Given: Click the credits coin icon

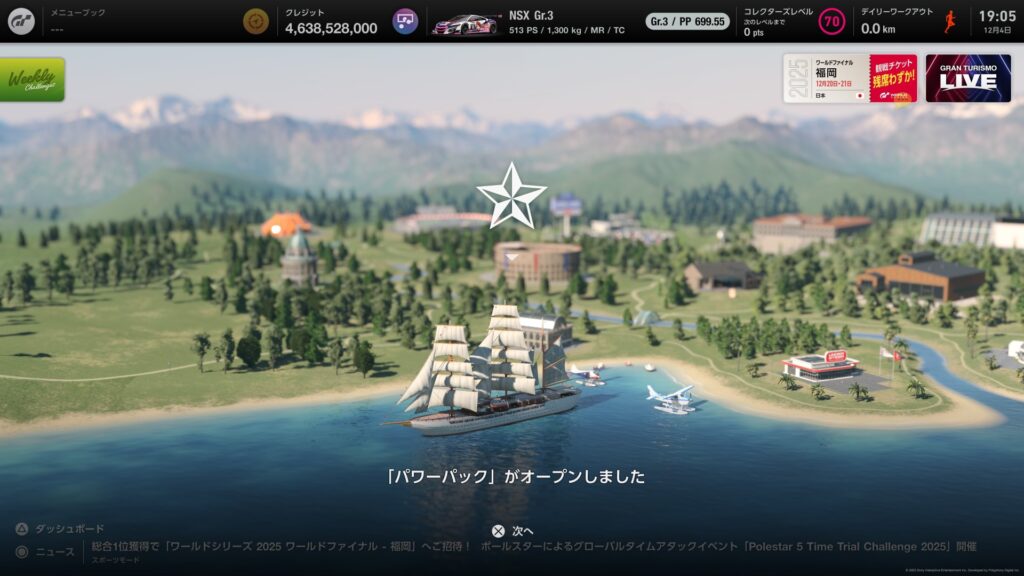Looking at the screenshot, I should click(x=257, y=21).
